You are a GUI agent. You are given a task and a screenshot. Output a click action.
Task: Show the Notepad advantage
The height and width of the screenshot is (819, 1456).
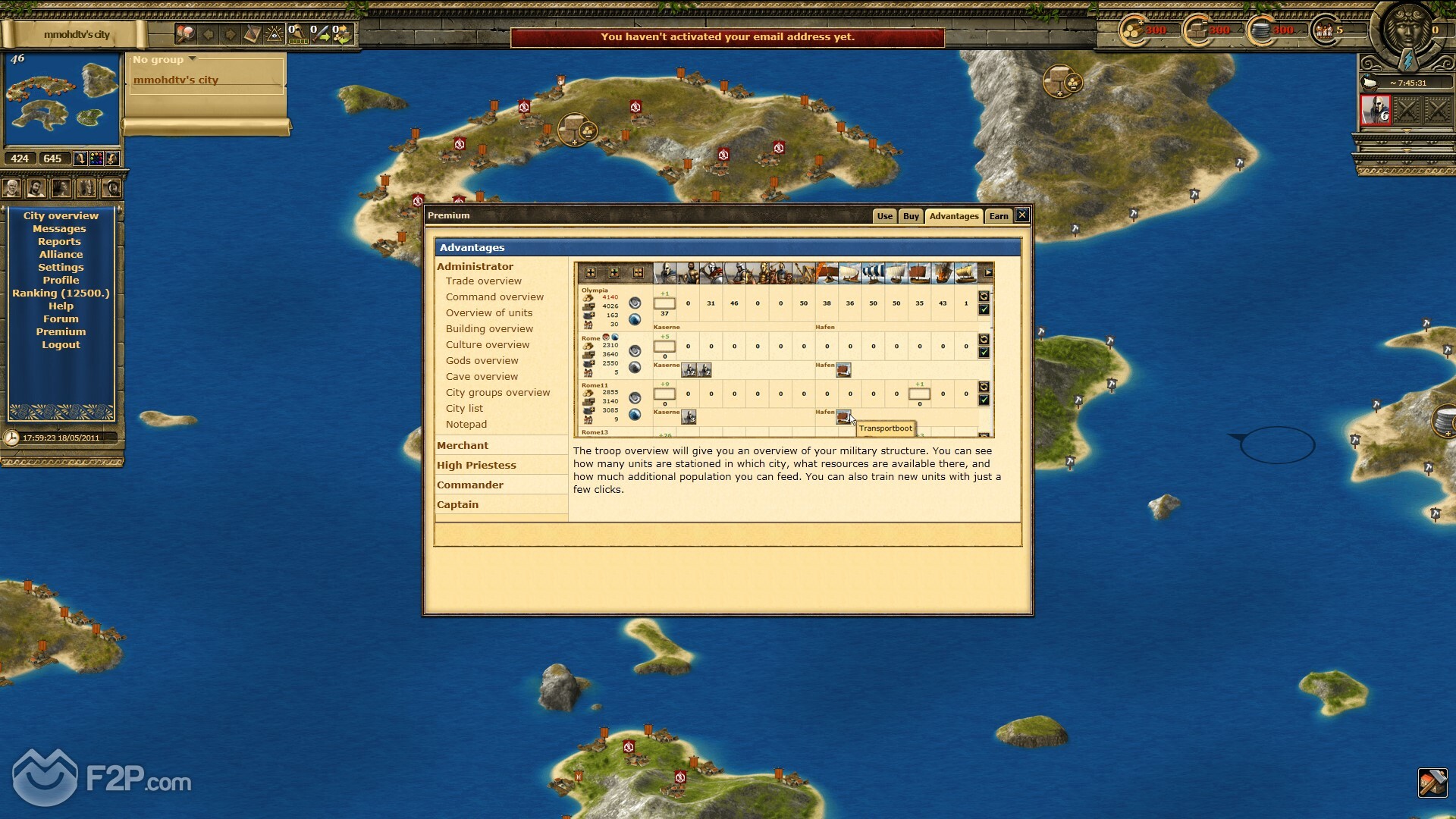[466, 425]
